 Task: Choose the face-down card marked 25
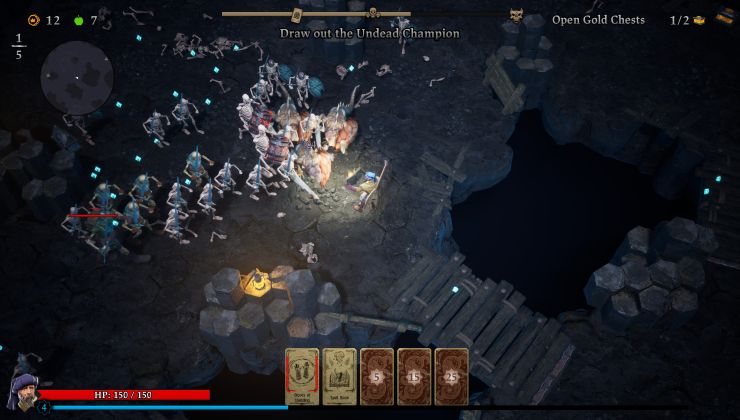451,376
